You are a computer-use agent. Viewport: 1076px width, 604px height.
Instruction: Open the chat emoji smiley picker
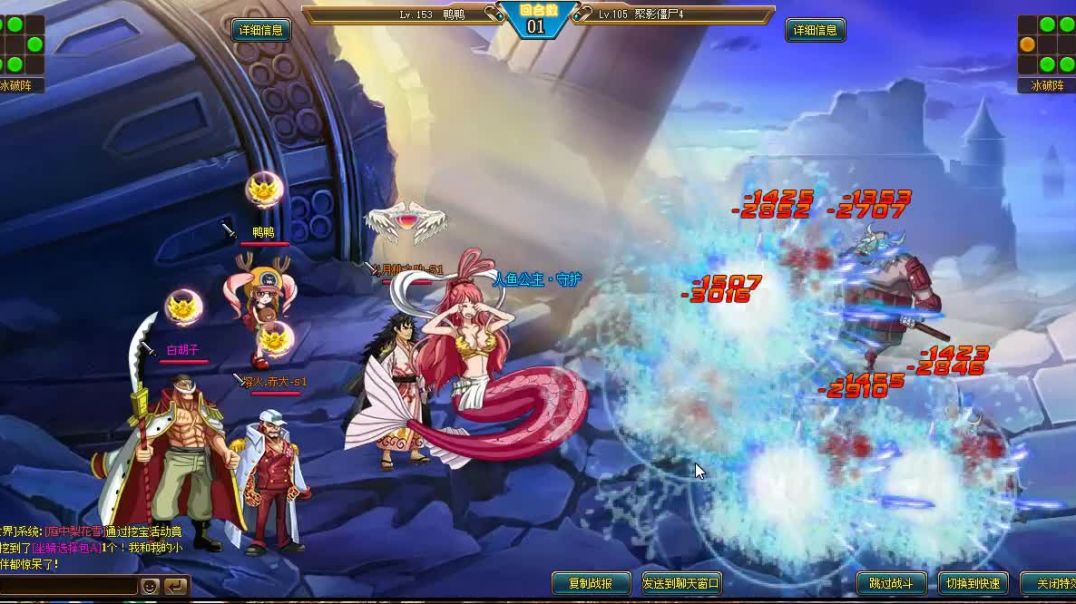[150, 586]
